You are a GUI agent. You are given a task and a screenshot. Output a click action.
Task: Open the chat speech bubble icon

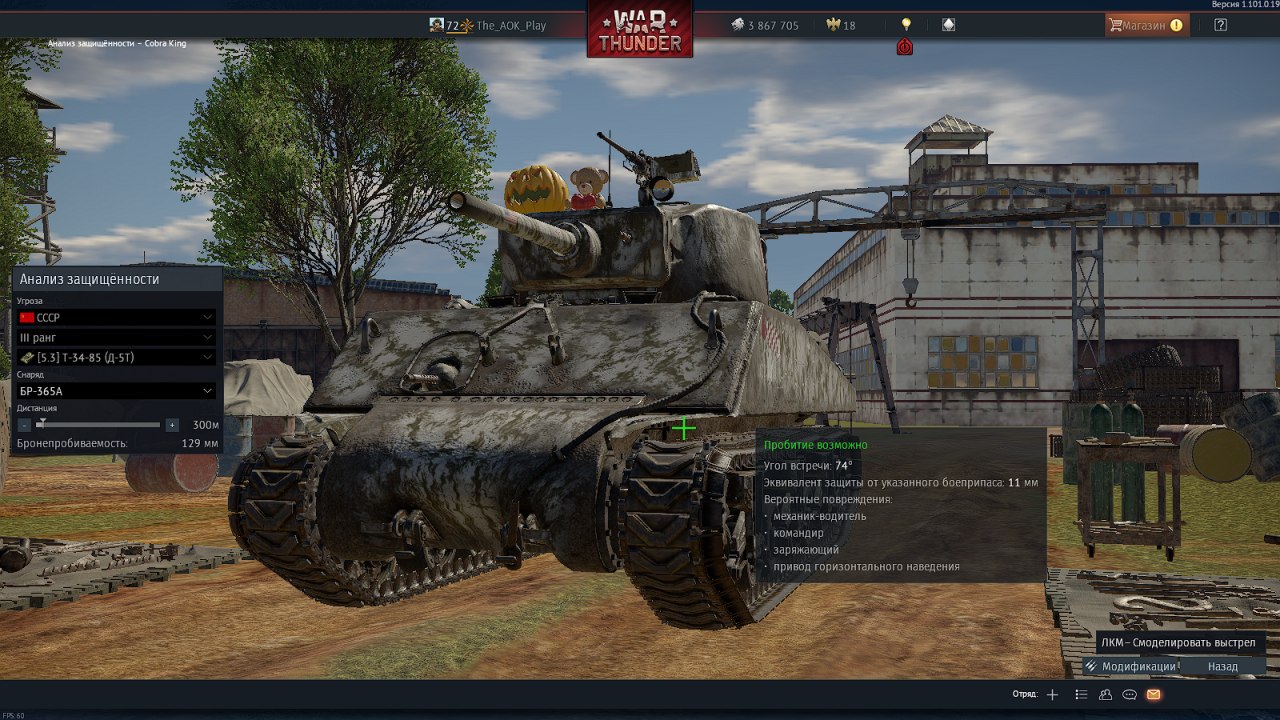coord(1130,694)
